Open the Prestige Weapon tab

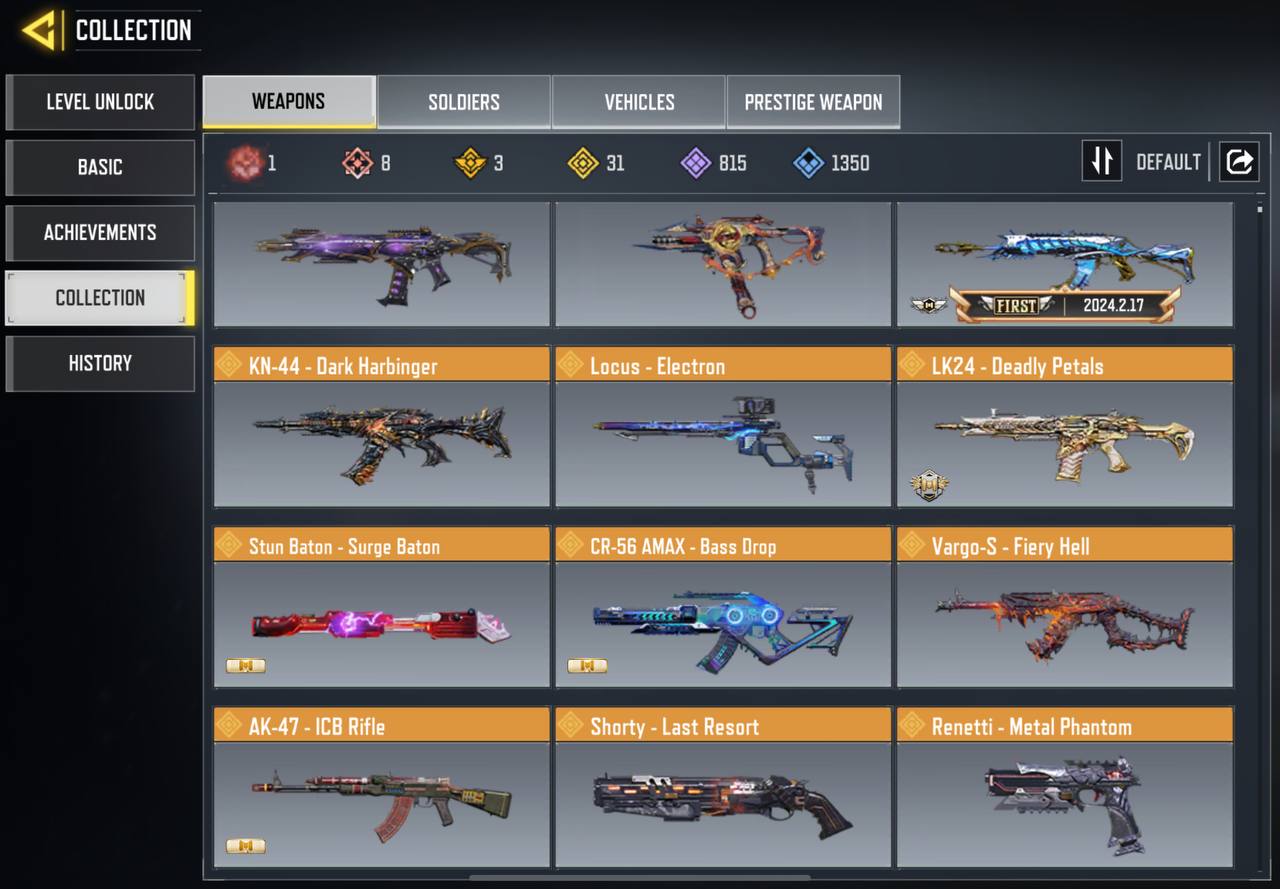click(813, 102)
